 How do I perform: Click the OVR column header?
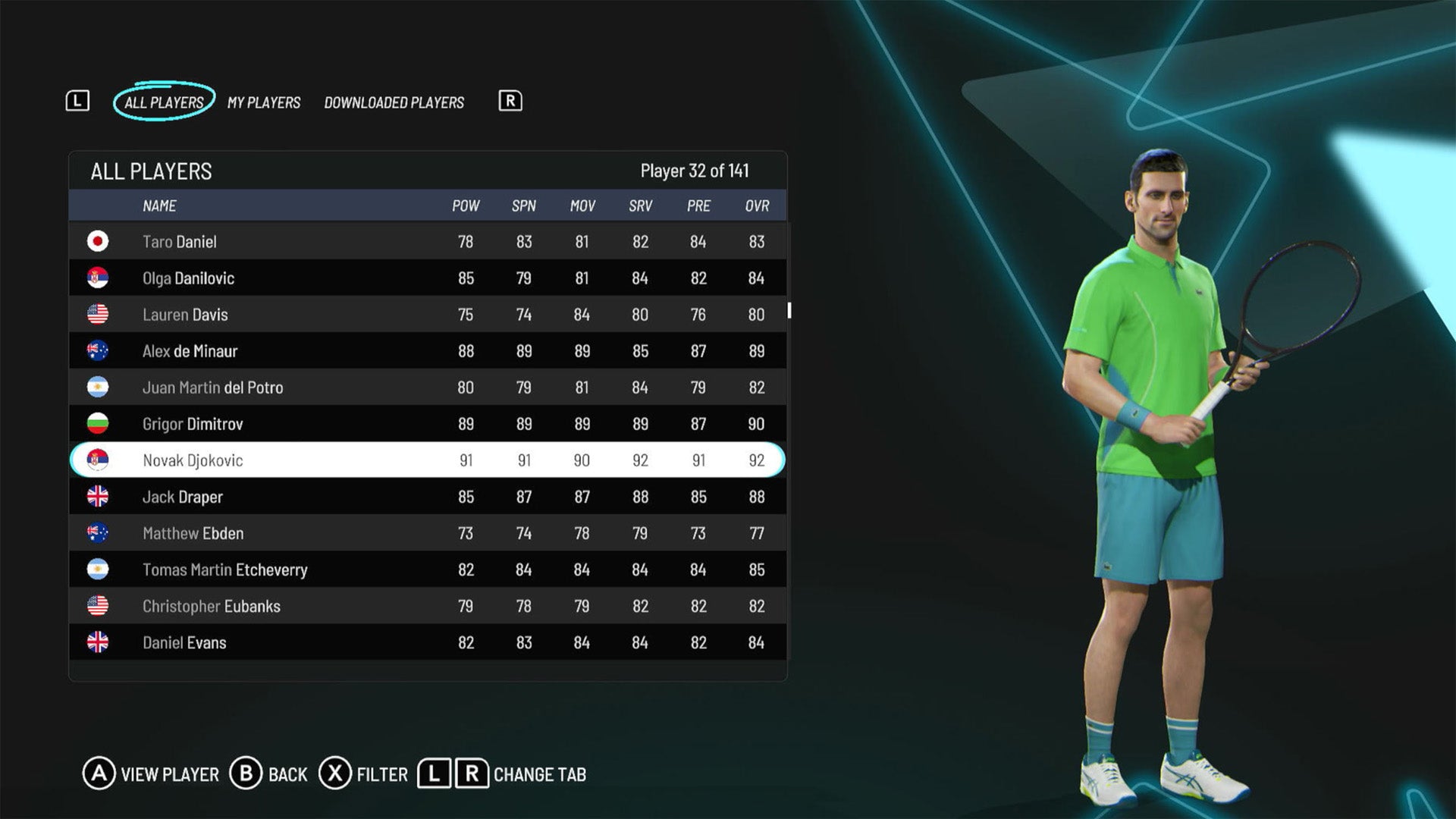click(x=755, y=205)
